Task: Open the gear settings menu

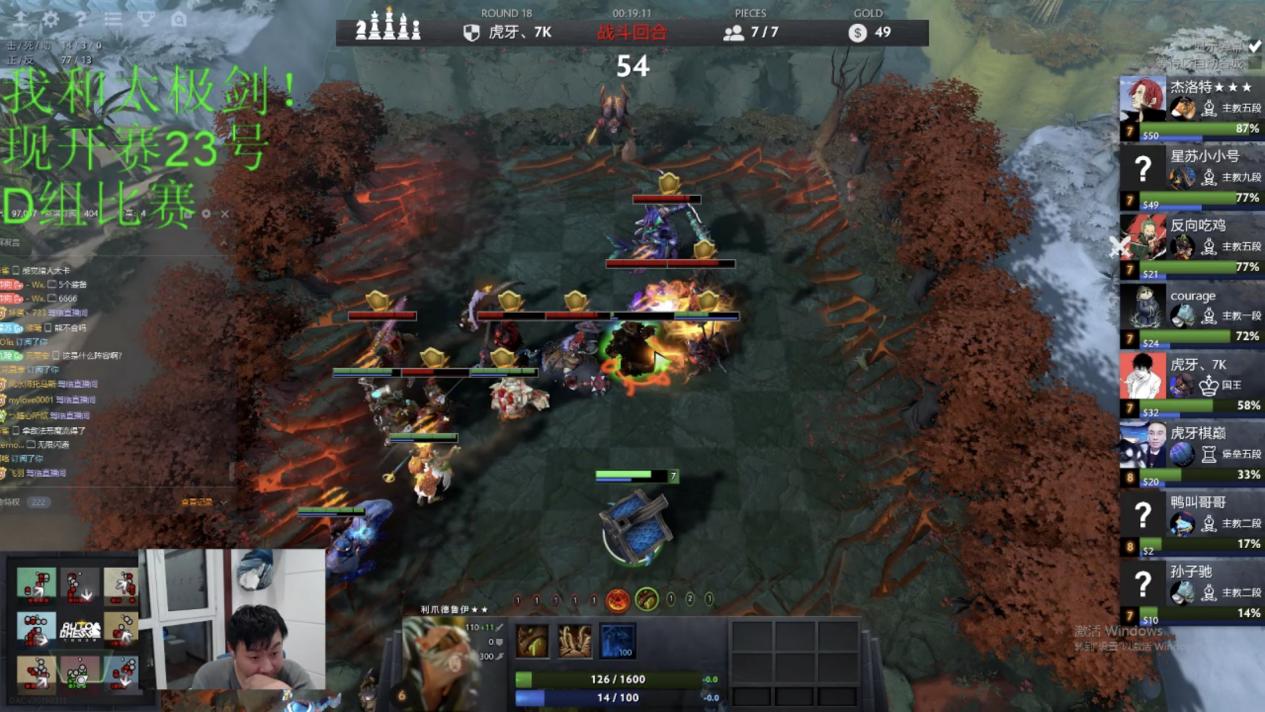Action: pyautogui.click(x=50, y=19)
